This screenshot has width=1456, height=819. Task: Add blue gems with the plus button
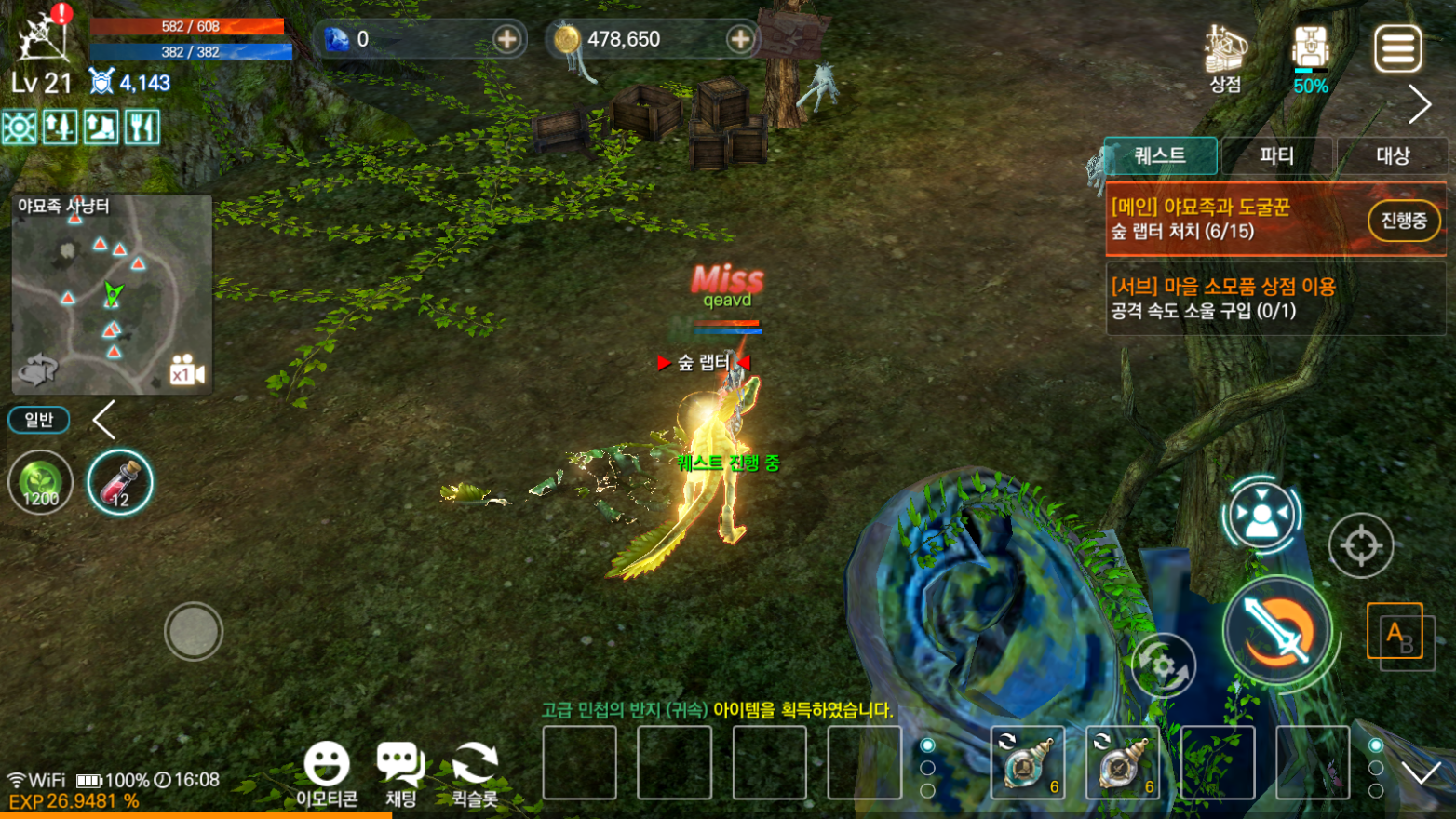506,39
